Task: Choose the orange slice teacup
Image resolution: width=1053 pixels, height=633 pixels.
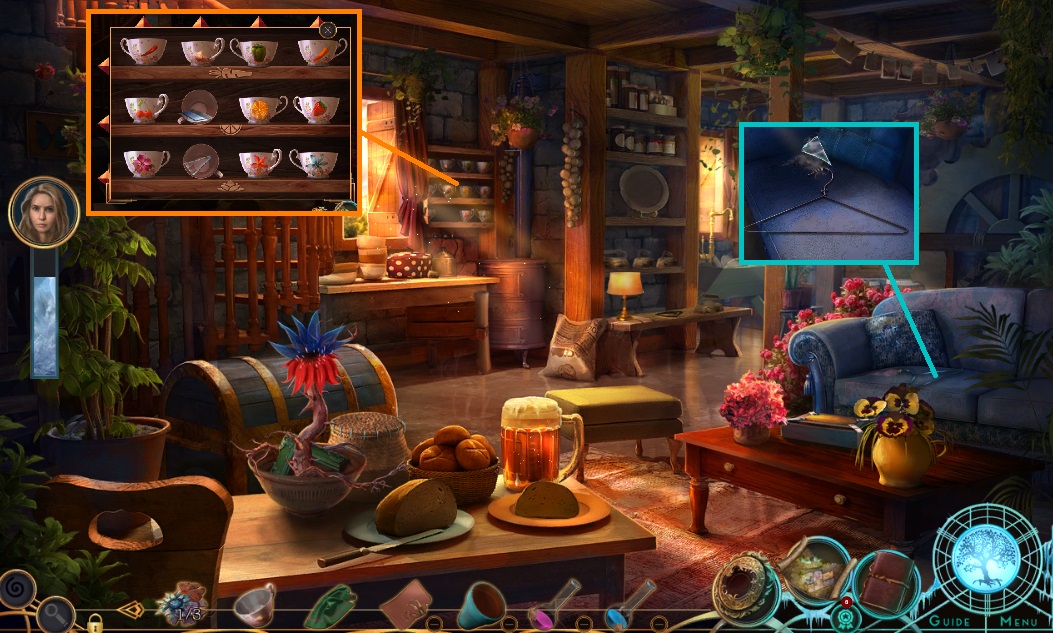Action: click(258, 107)
